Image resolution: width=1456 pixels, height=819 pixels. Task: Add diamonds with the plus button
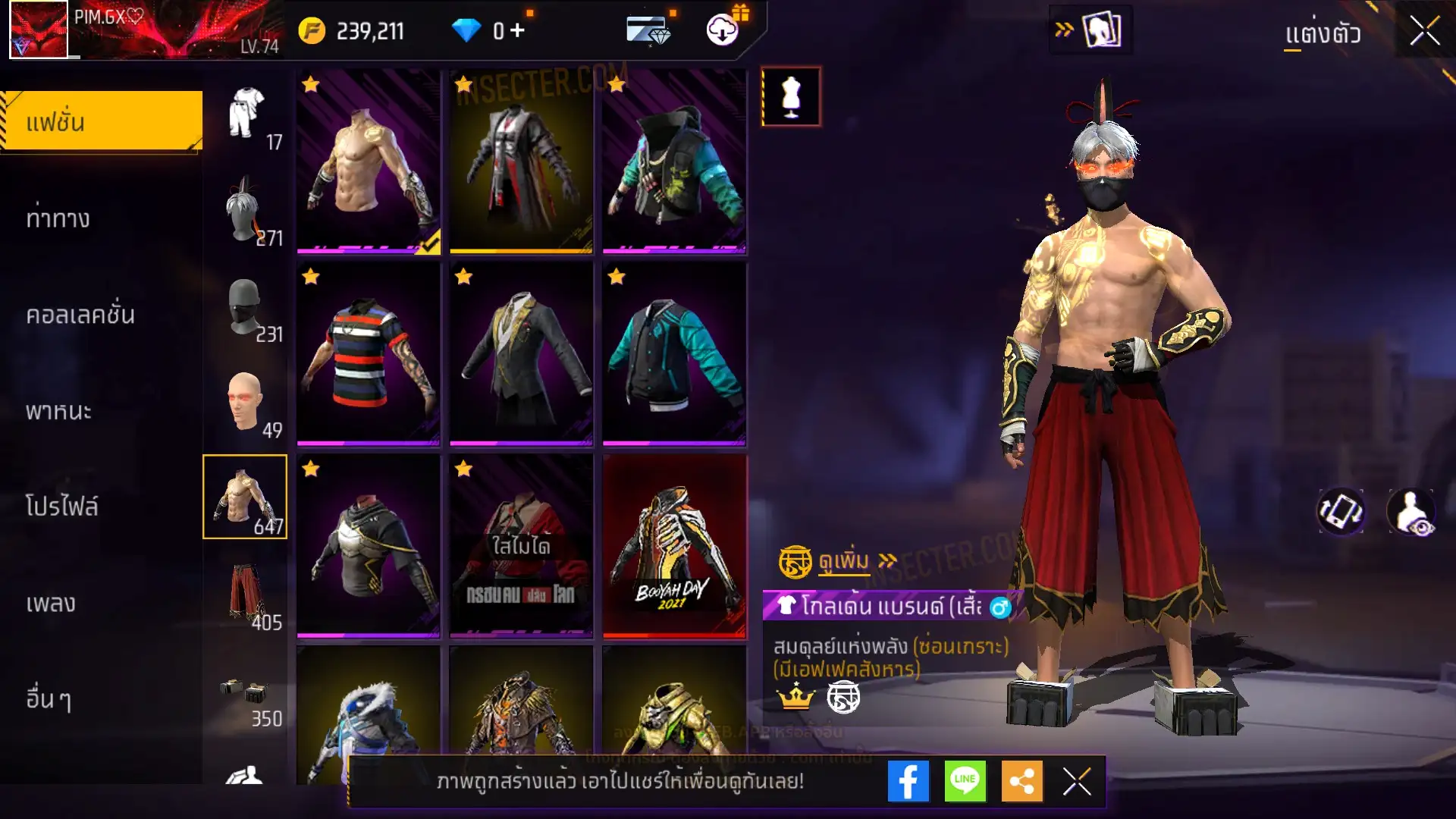(517, 30)
